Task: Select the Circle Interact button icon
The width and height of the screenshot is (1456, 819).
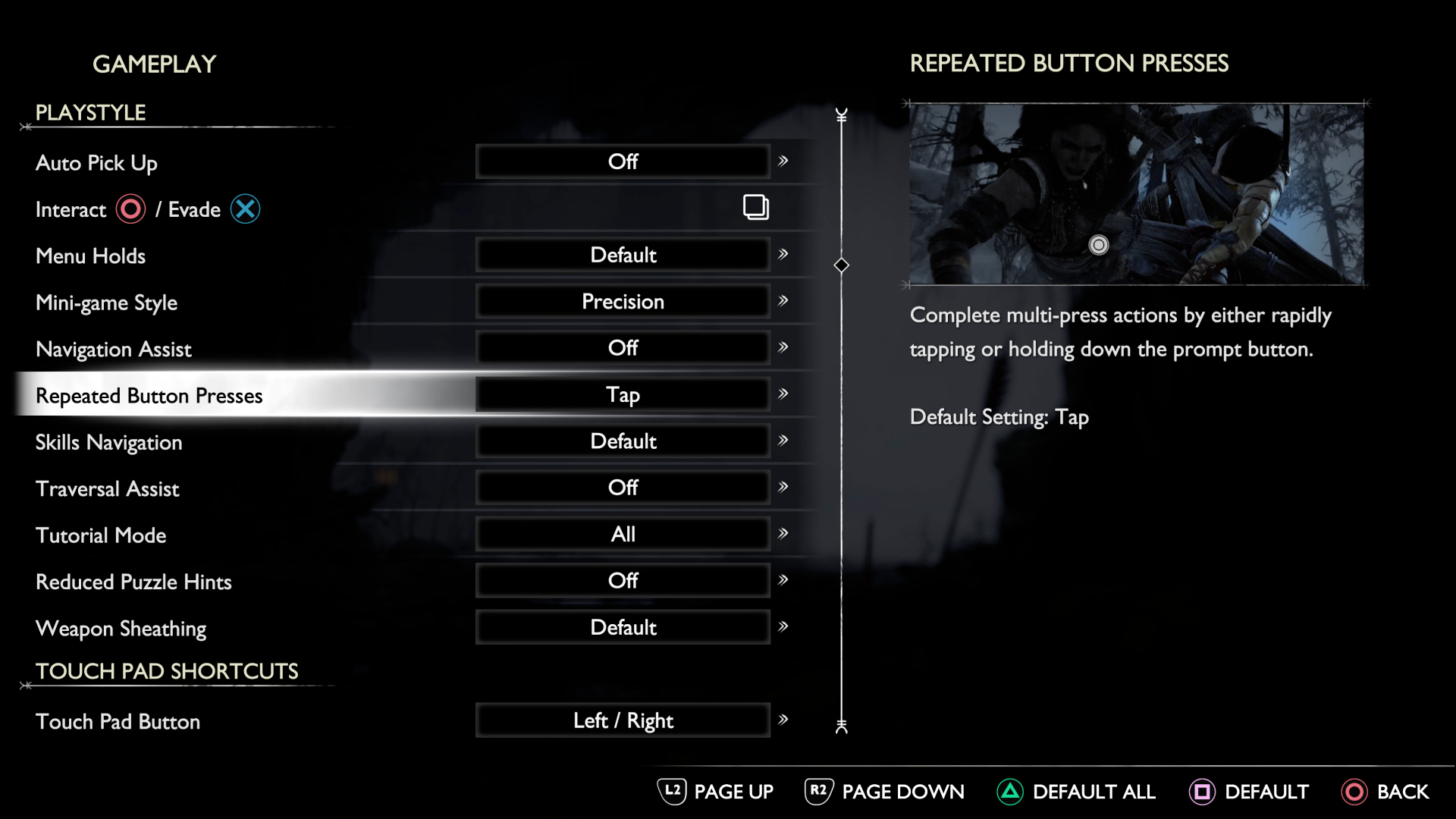Action: (130, 209)
